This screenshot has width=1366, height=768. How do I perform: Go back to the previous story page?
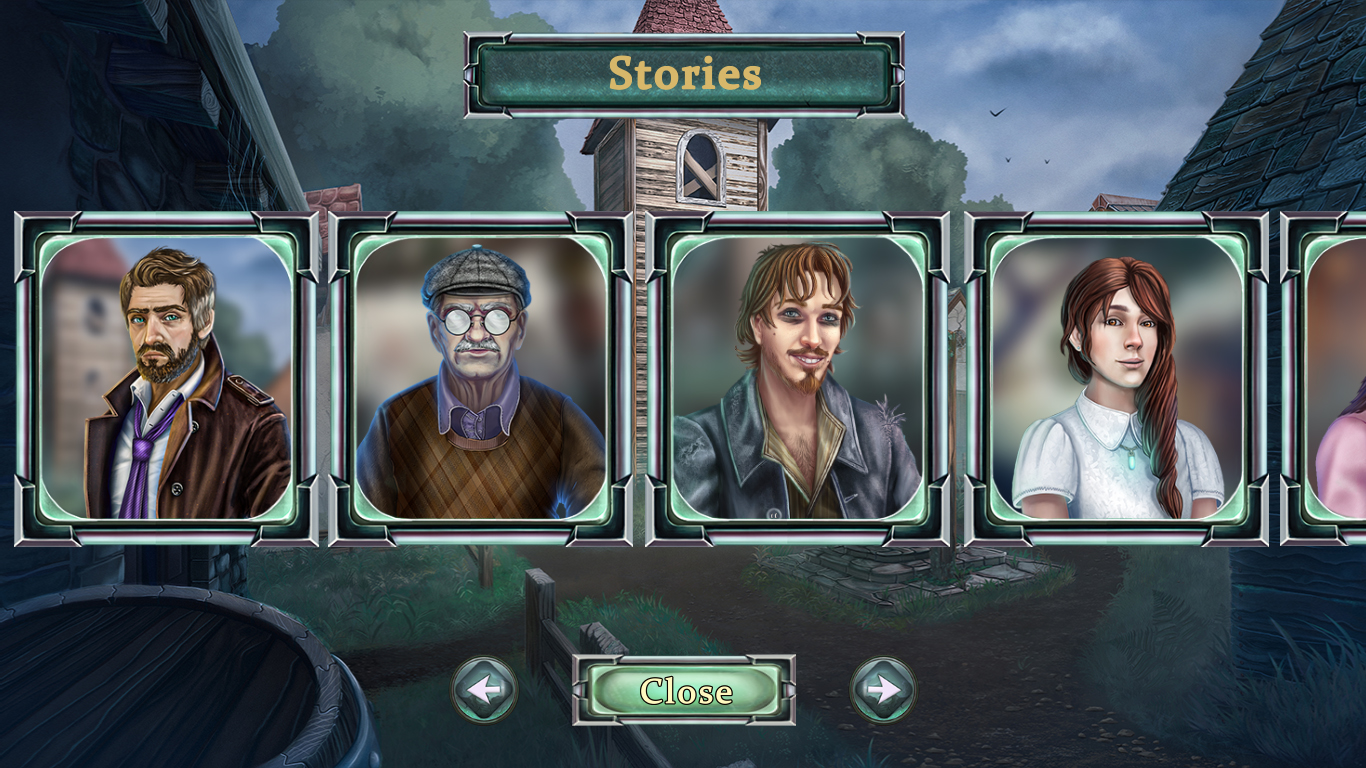point(484,689)
